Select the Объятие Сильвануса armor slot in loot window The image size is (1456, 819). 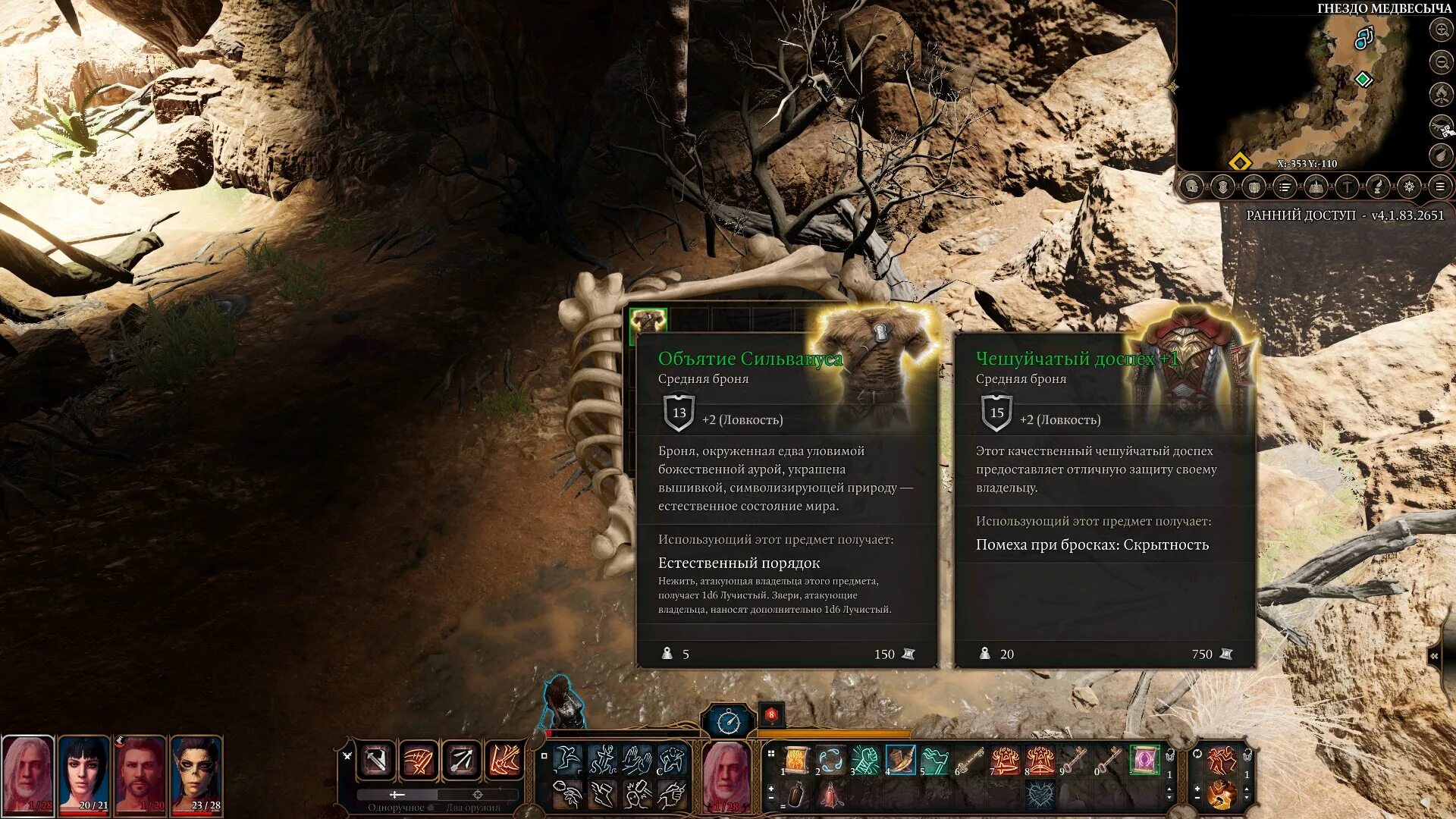[648, 321]
